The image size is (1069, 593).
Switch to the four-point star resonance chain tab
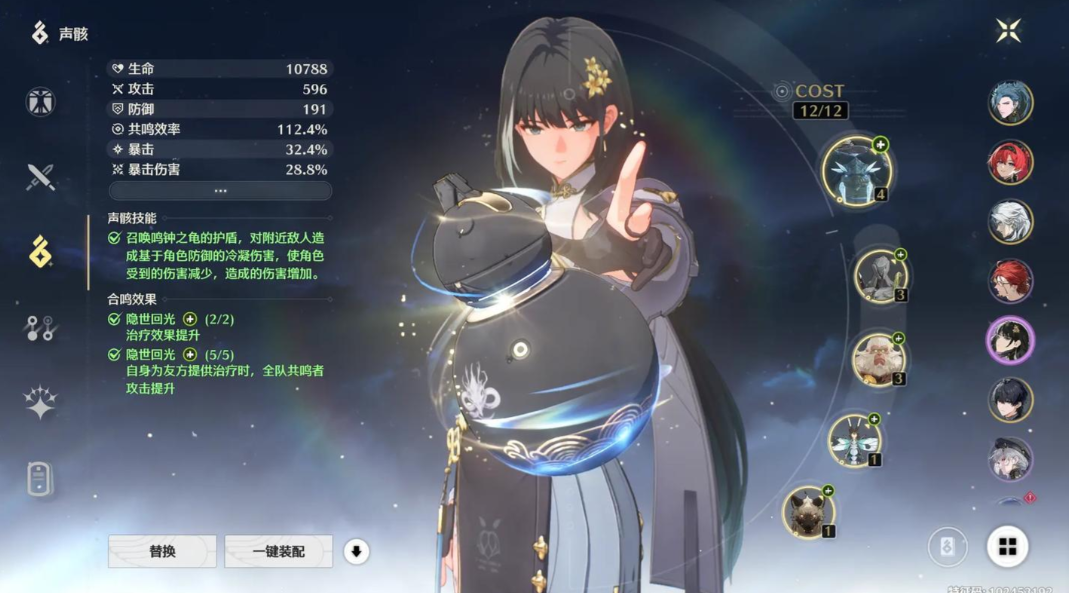(x=41, y=402)
